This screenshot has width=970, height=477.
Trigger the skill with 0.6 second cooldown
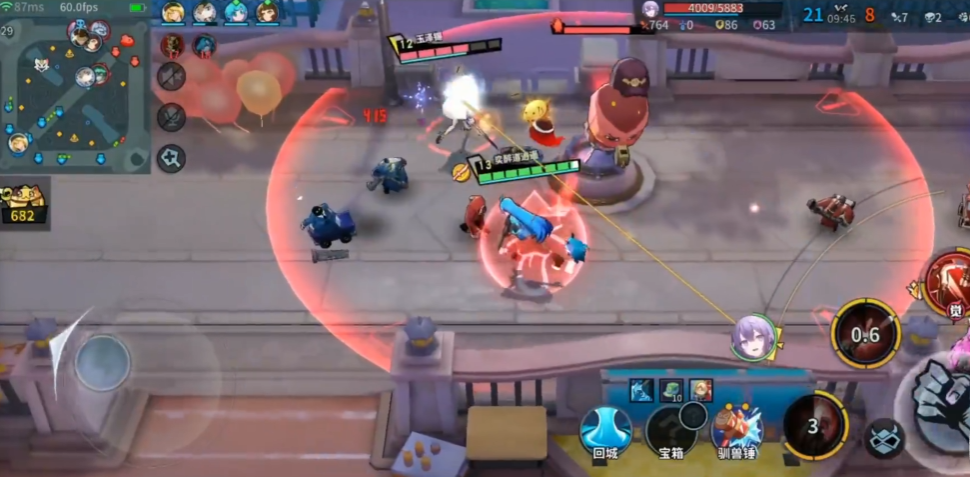(865, 334)
